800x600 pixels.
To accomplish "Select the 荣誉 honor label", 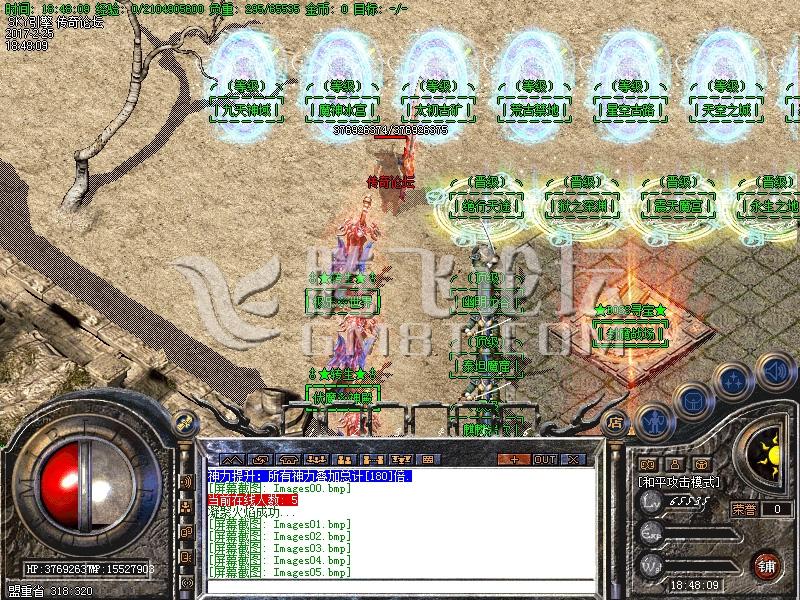I will pyautogui.click(x=743, y=508).
